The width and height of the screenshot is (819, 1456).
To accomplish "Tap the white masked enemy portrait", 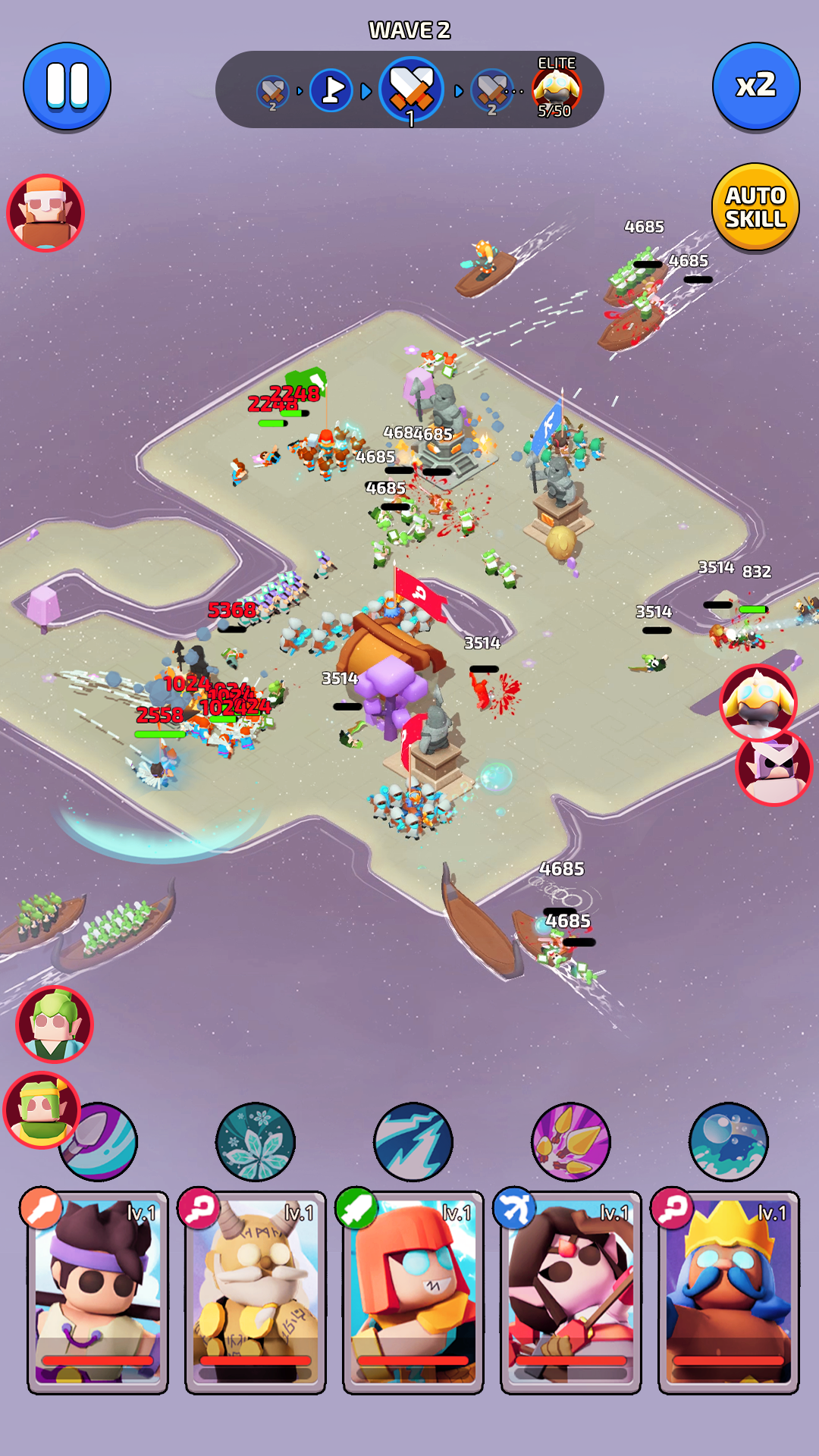I will pyautogui.click(x=773, y=767).
